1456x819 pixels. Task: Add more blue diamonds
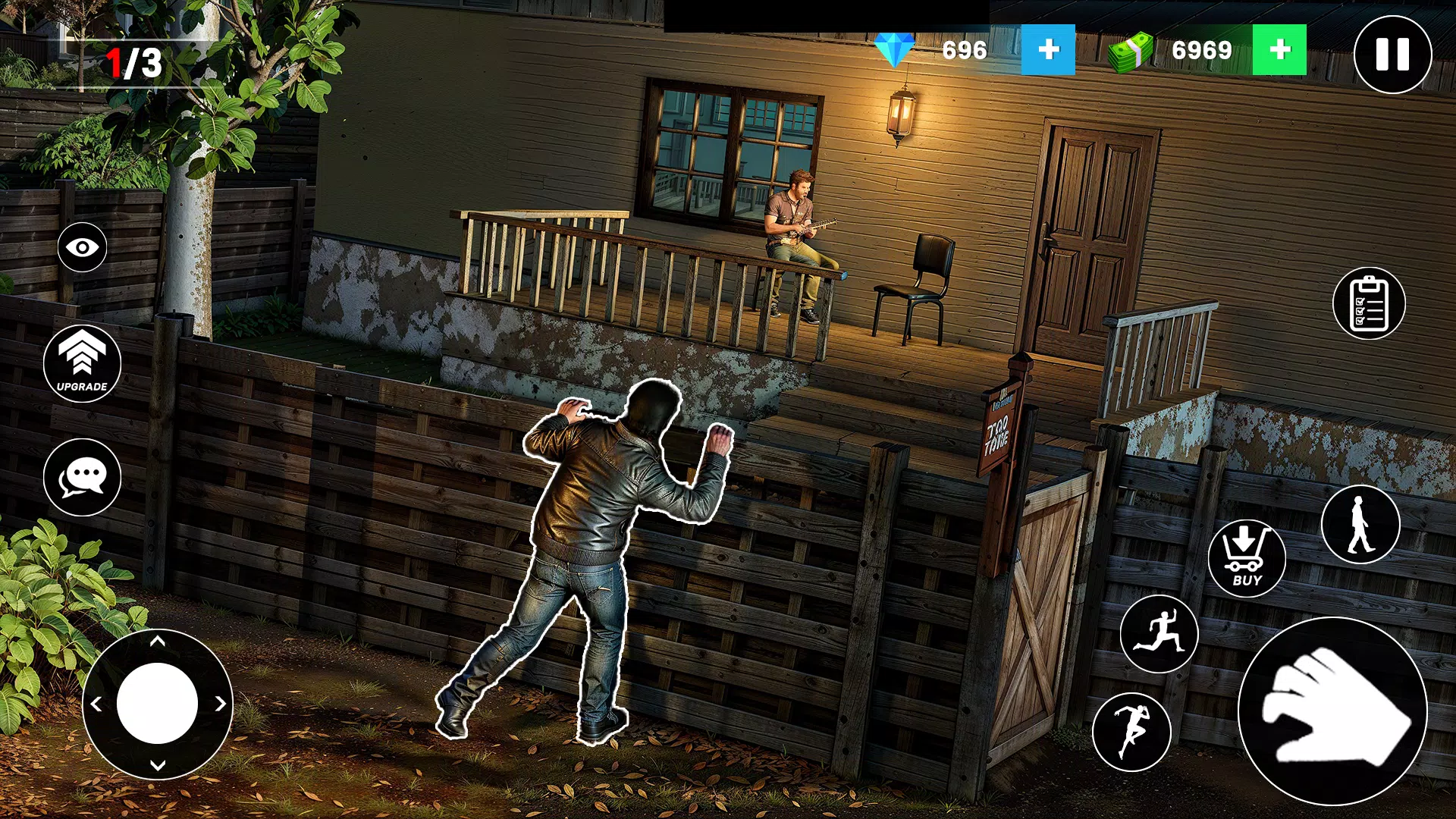[1048, 50]
